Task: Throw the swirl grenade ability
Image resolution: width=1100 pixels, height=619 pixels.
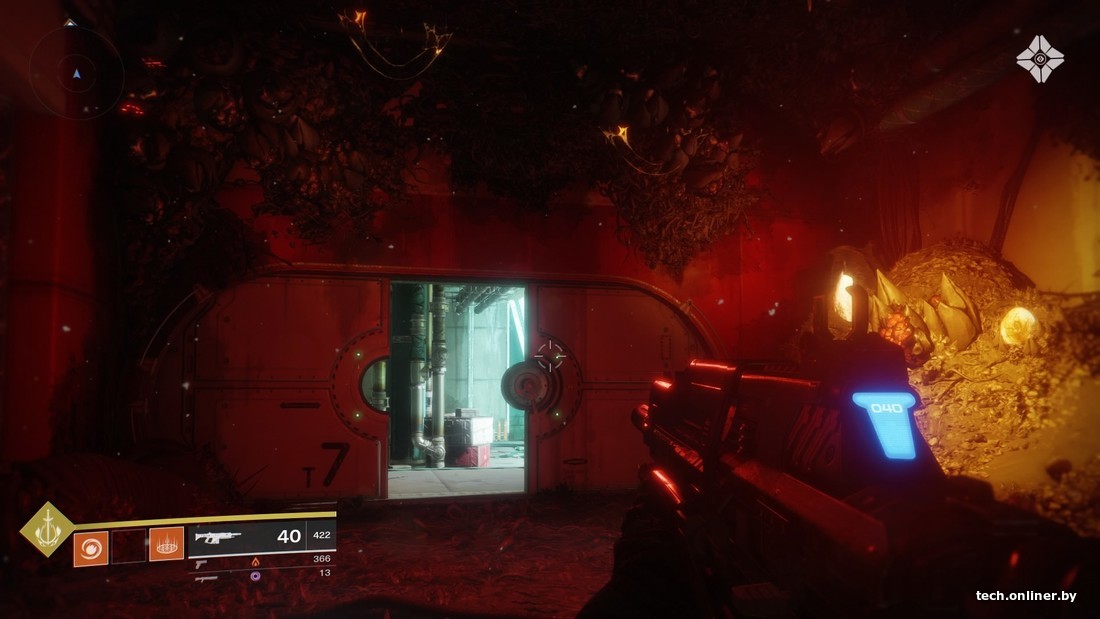Action: tap(90, 546)
